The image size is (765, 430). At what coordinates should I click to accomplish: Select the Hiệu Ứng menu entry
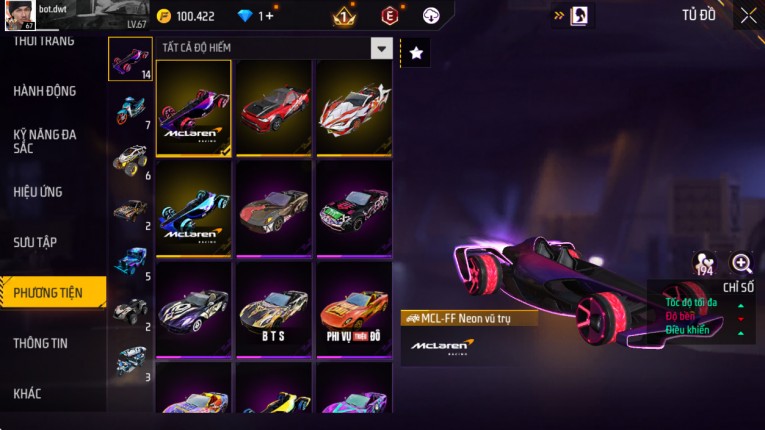tap(38, 191)
